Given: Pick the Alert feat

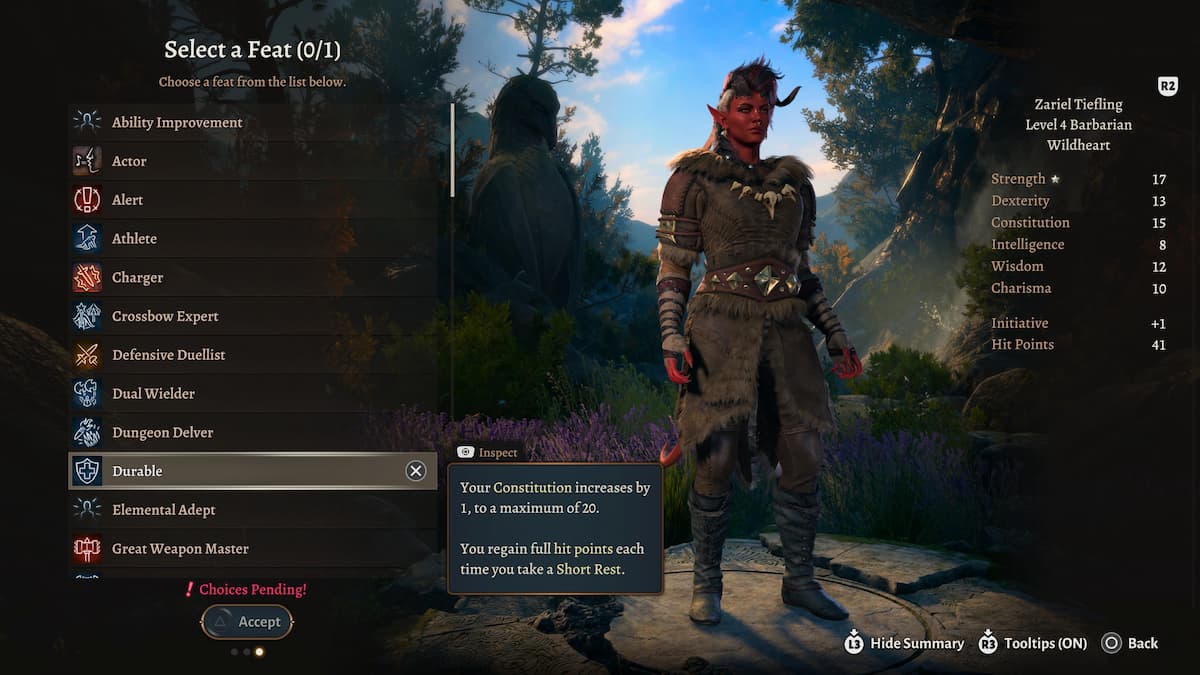Looking at the screenshot, I should pos(127,200).
